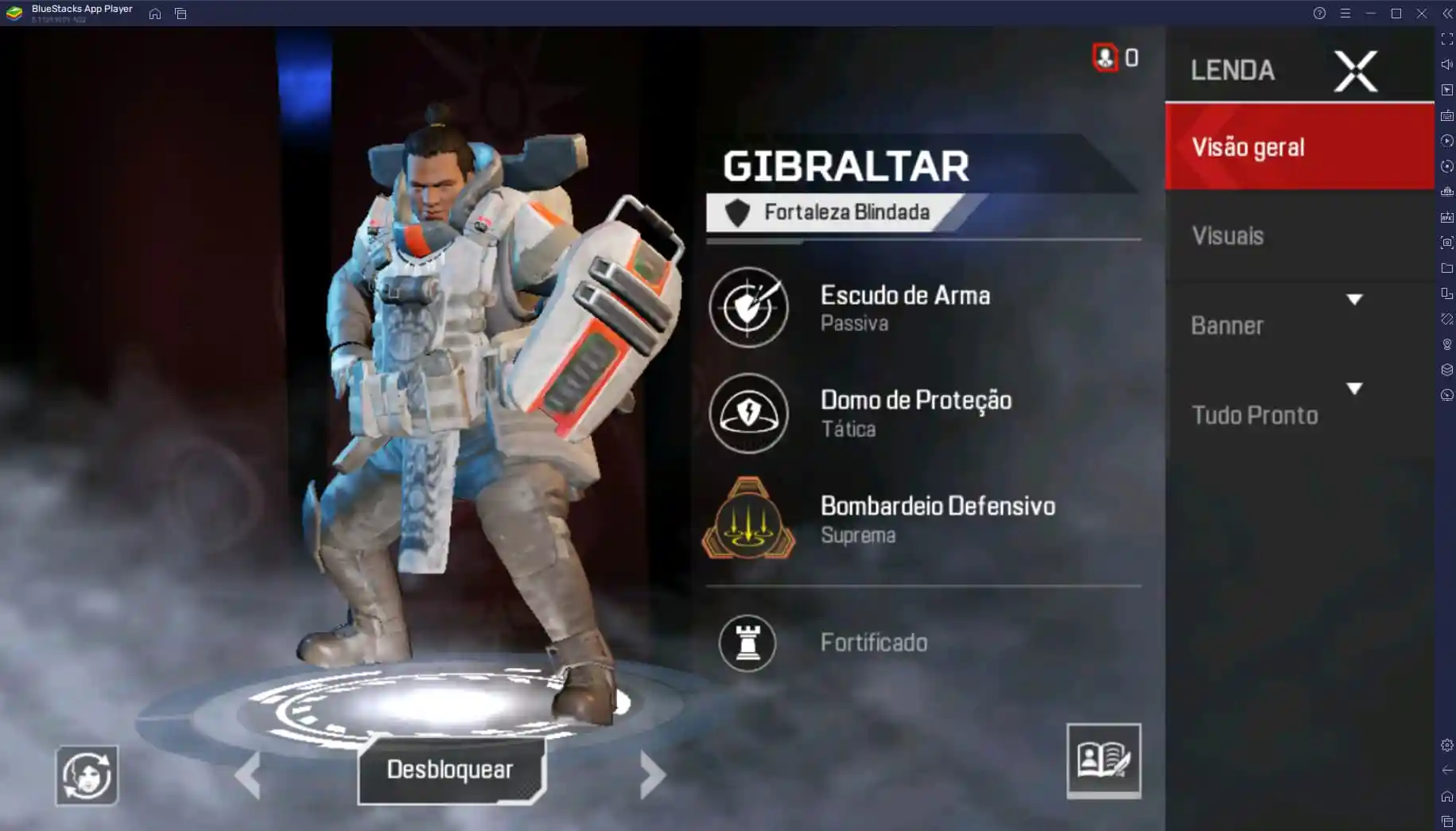Click the Desbloquear button
This screenshot has height=831, width=1456.
click(x=451, y=770)
